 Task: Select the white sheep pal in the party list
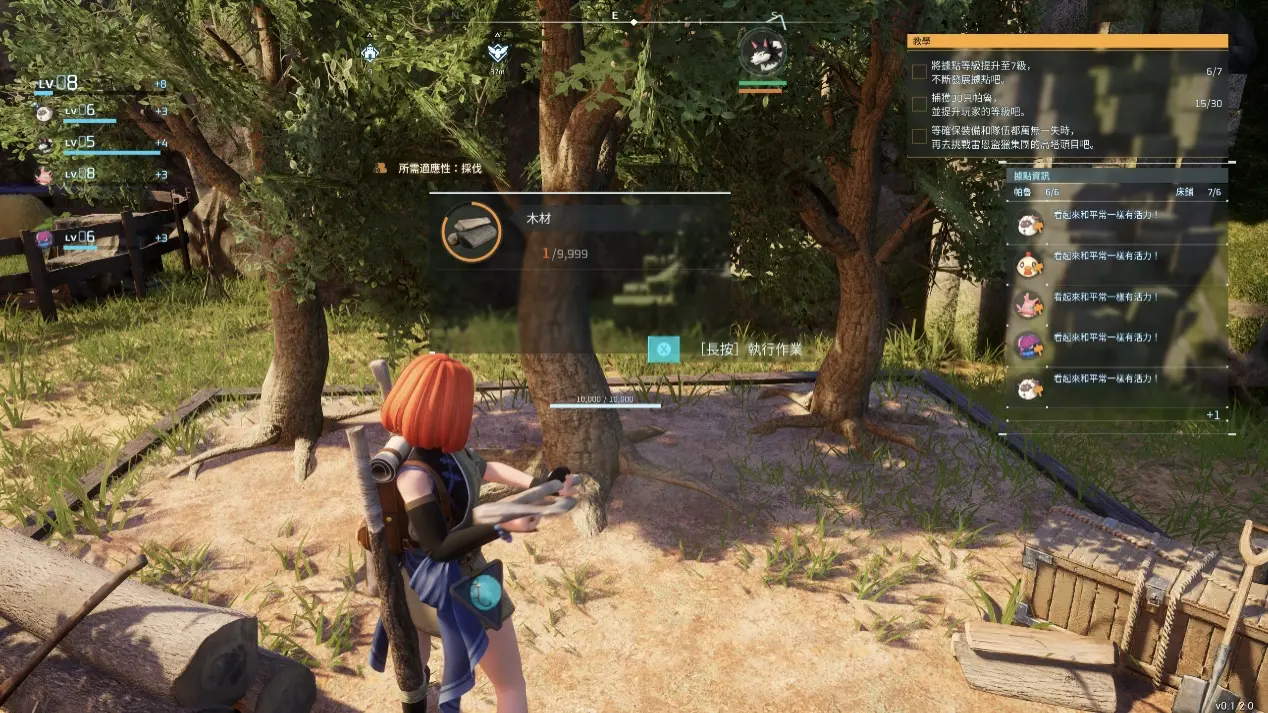coord(44,113)
